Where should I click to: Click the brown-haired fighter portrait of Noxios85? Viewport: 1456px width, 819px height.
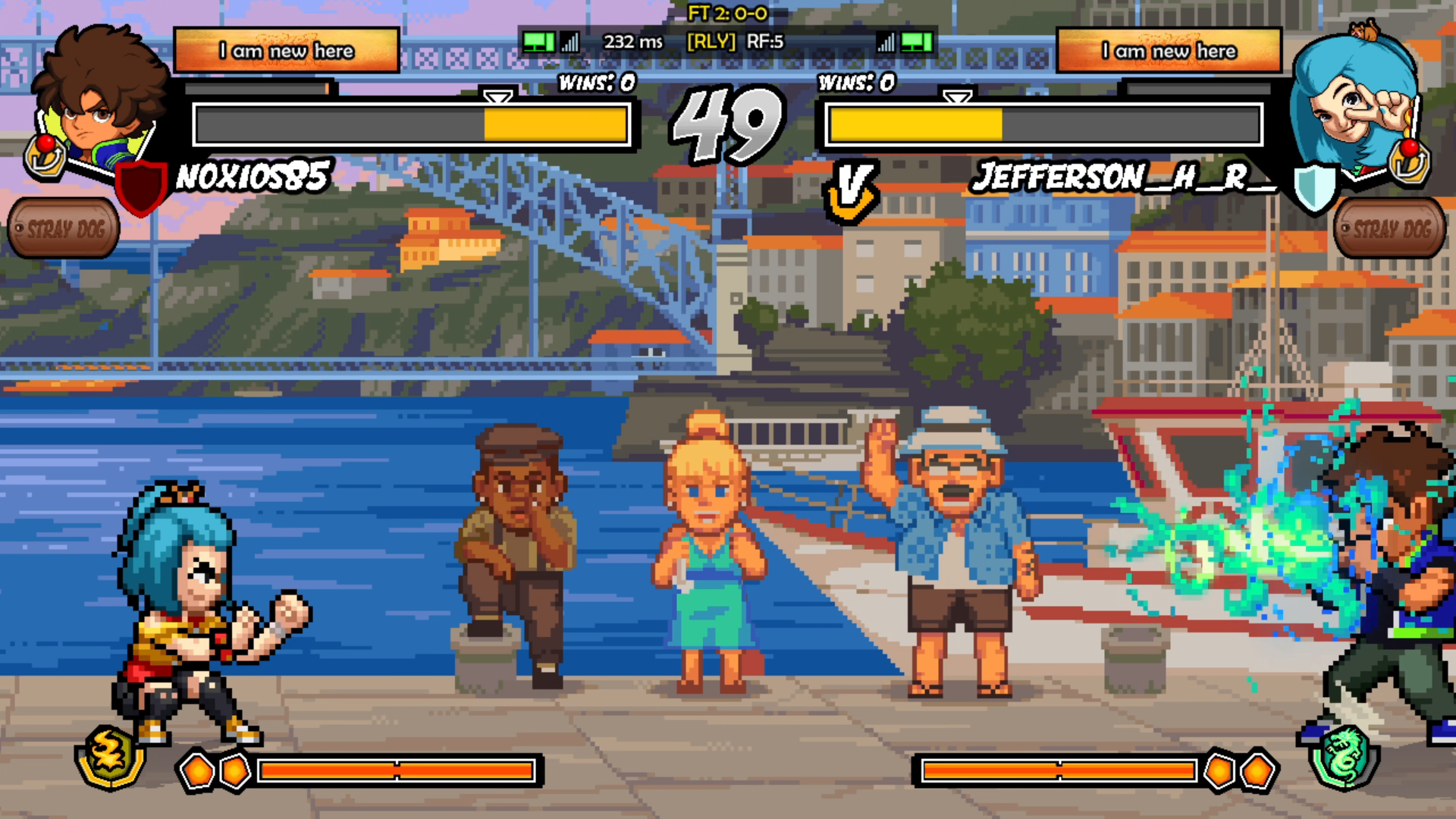pyautogui.click(x=99, y=95)
